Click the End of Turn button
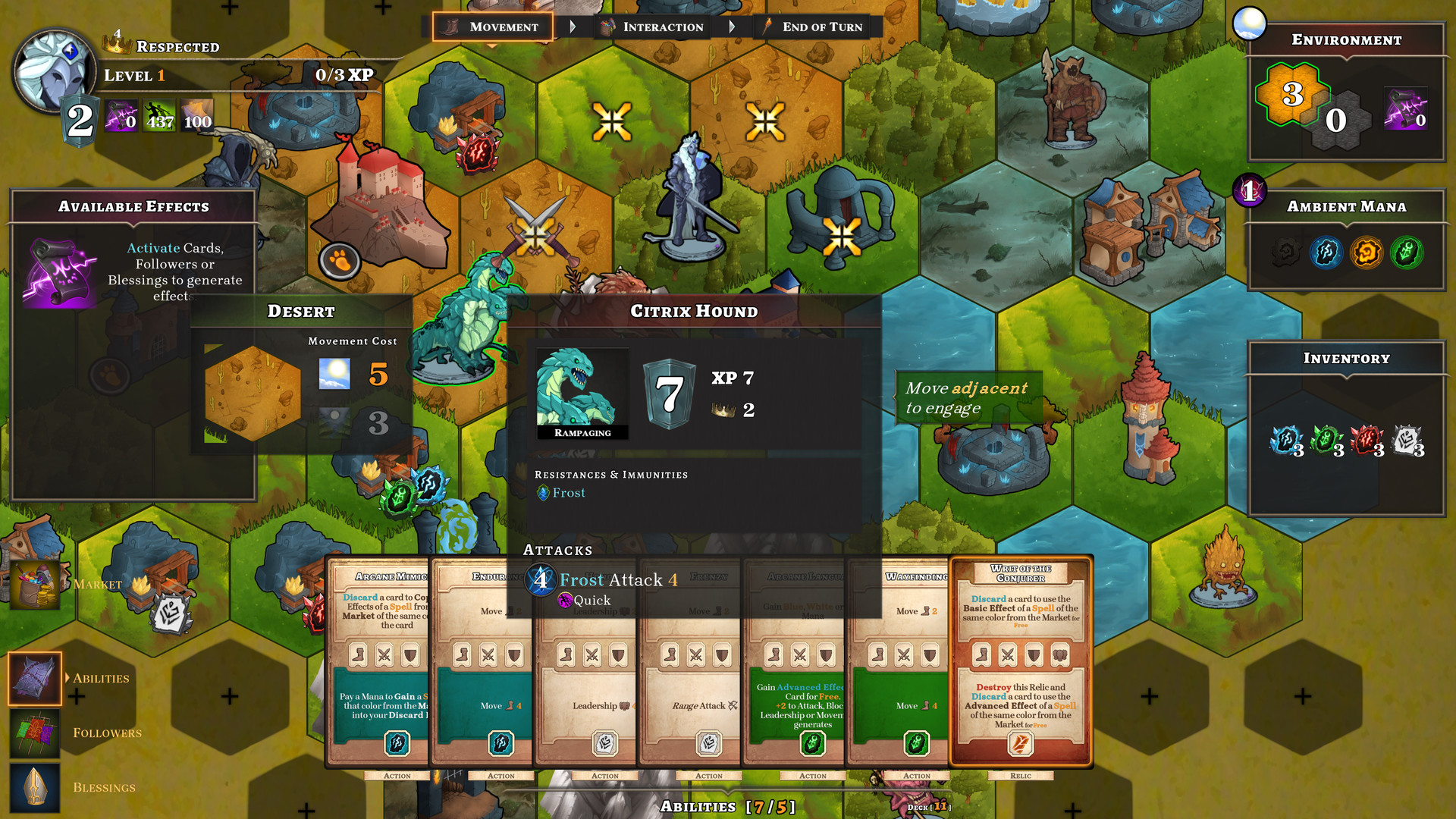 [x=815, y=27]
